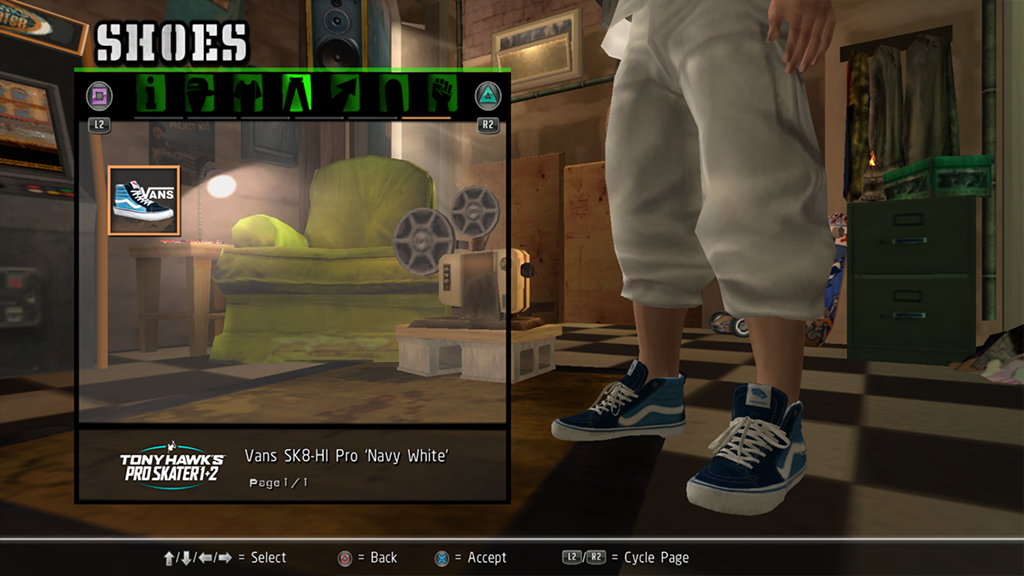Open the t-shirt clothing tab

click(x=249, y=95)
